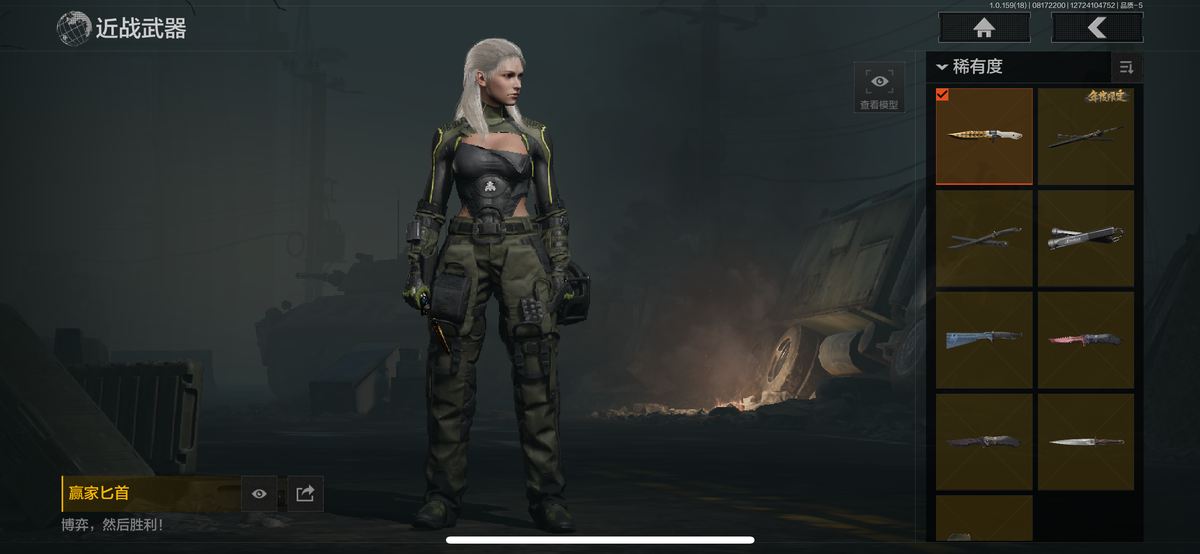Pick the slim silver dagger tile
The width and height of the screenshot is (1200, 554).
[1086, 441]
